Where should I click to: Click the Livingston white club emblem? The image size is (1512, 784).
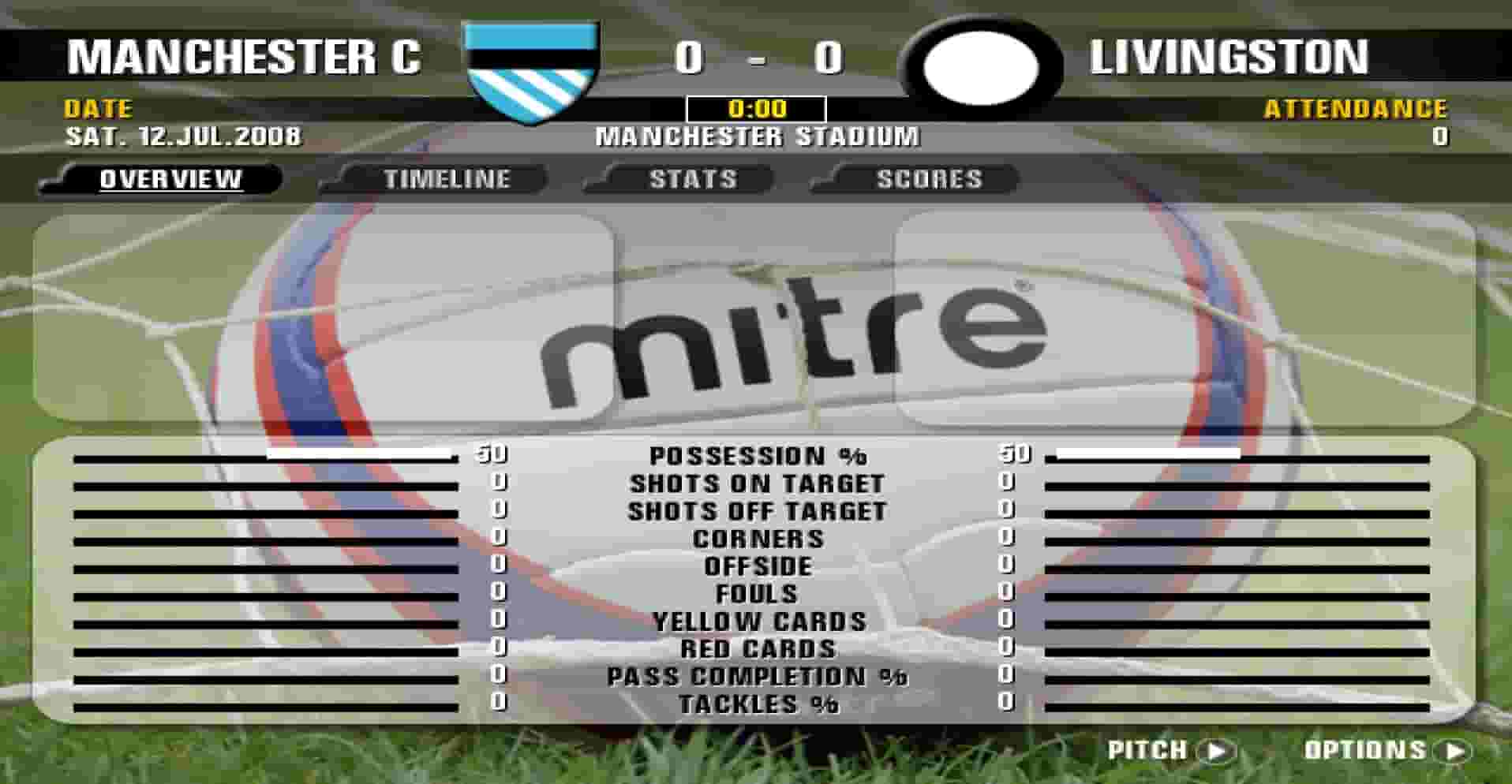(x=981, y=67)
